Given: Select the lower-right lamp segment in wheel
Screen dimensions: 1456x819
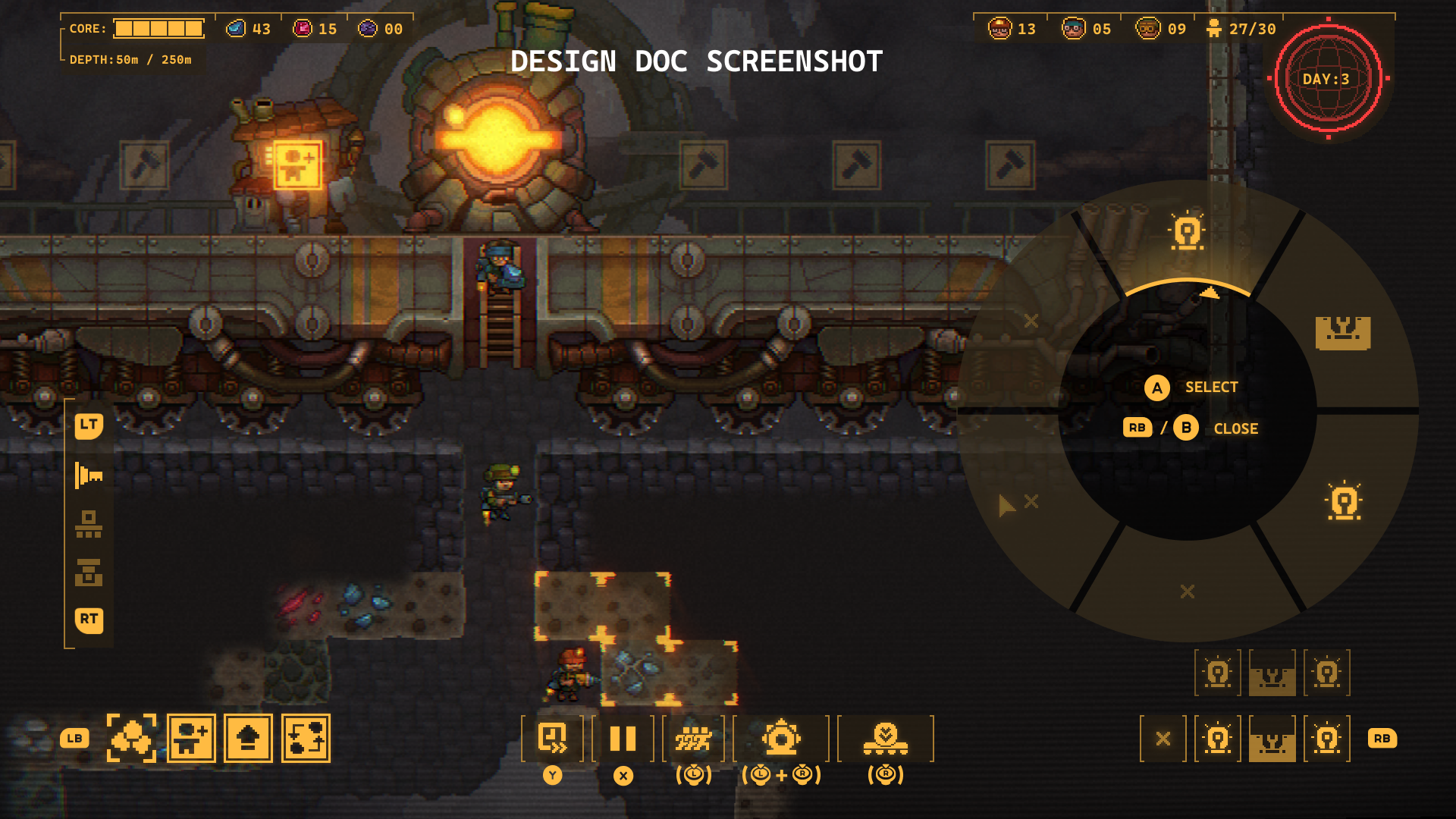Looking at the screenshot, I should [1344, 501].
